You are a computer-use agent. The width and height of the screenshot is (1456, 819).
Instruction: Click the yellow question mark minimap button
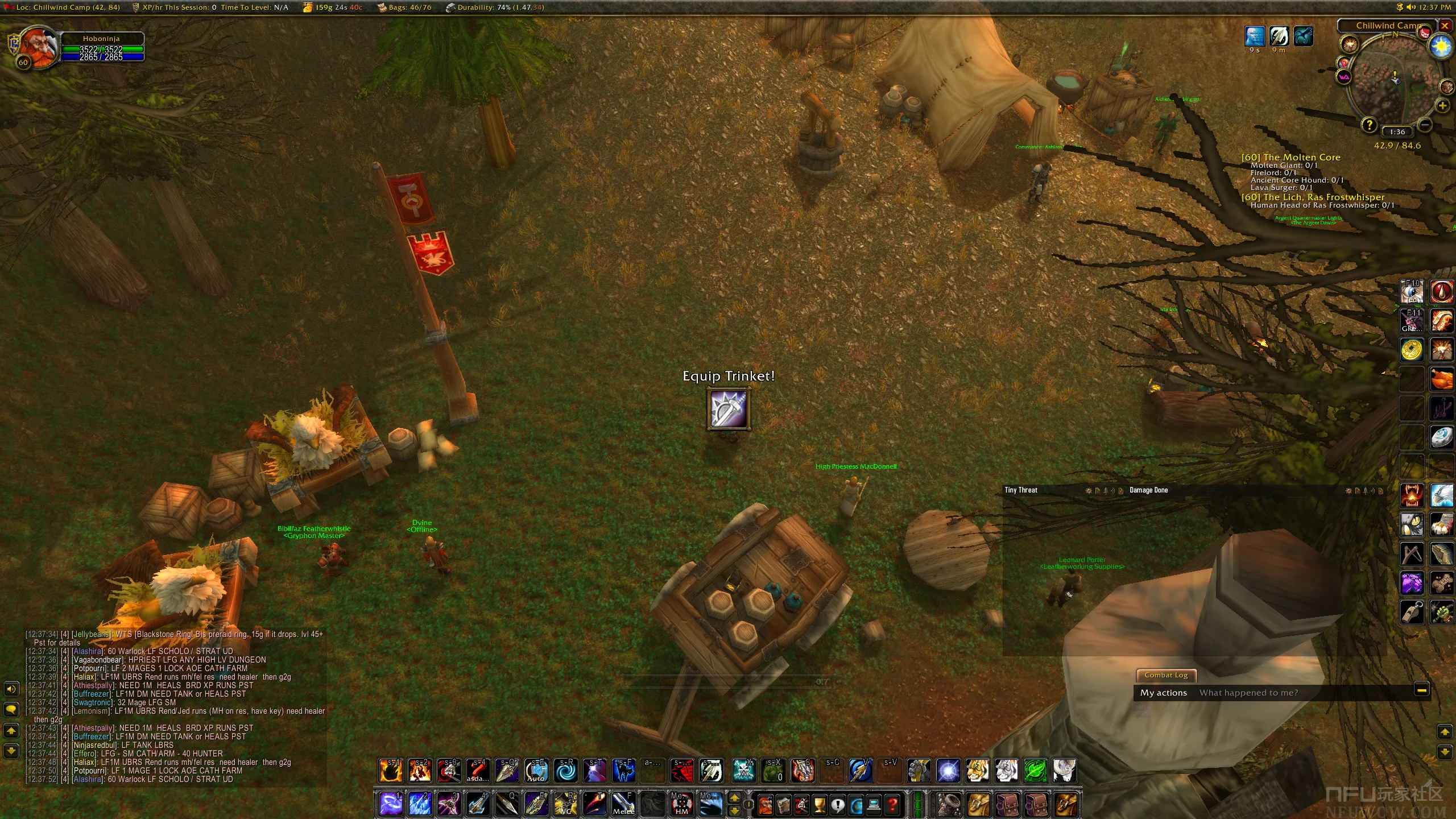click(x=1368, y=124)
